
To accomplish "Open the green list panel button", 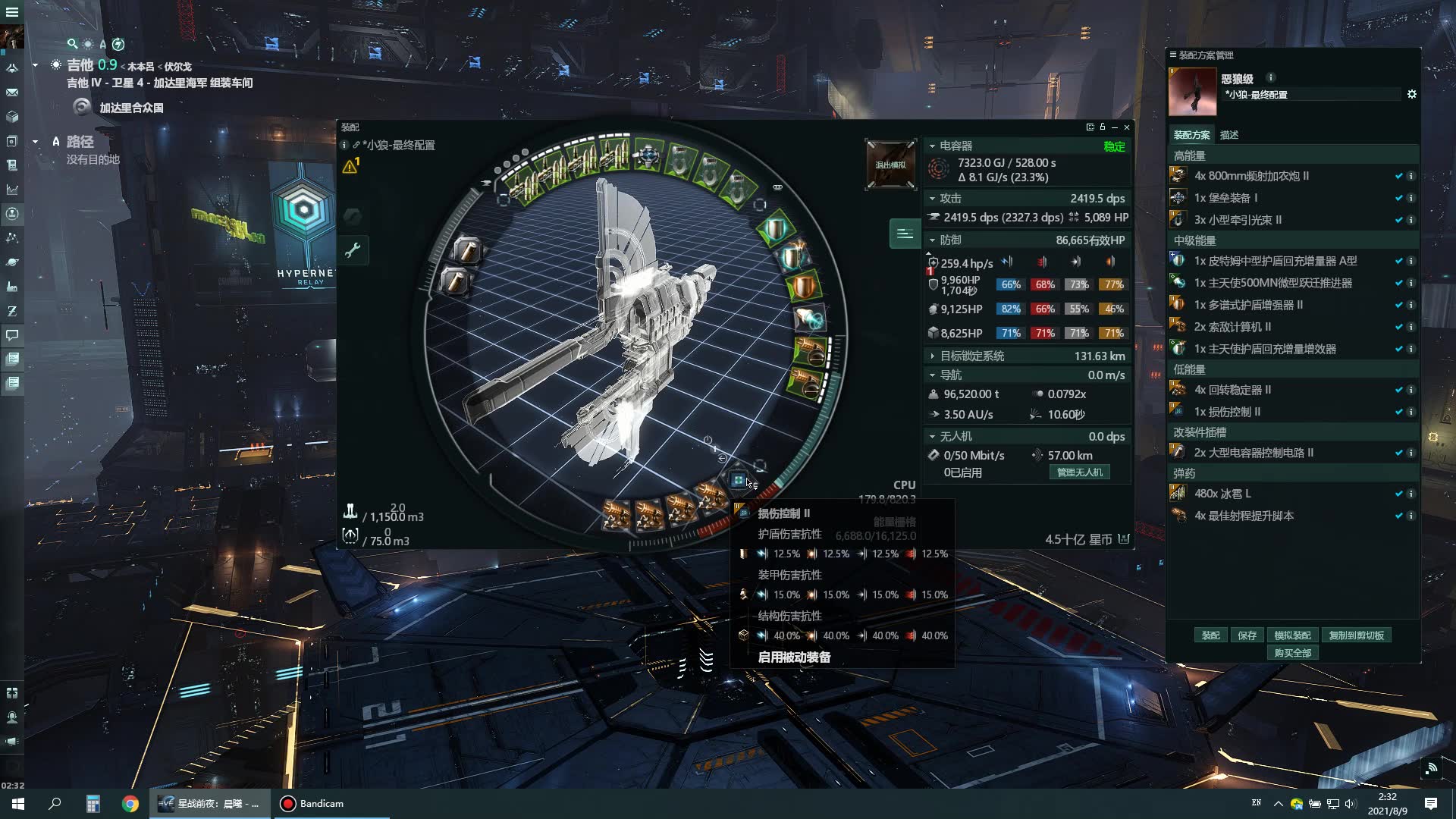I will (x=904, y=234).
